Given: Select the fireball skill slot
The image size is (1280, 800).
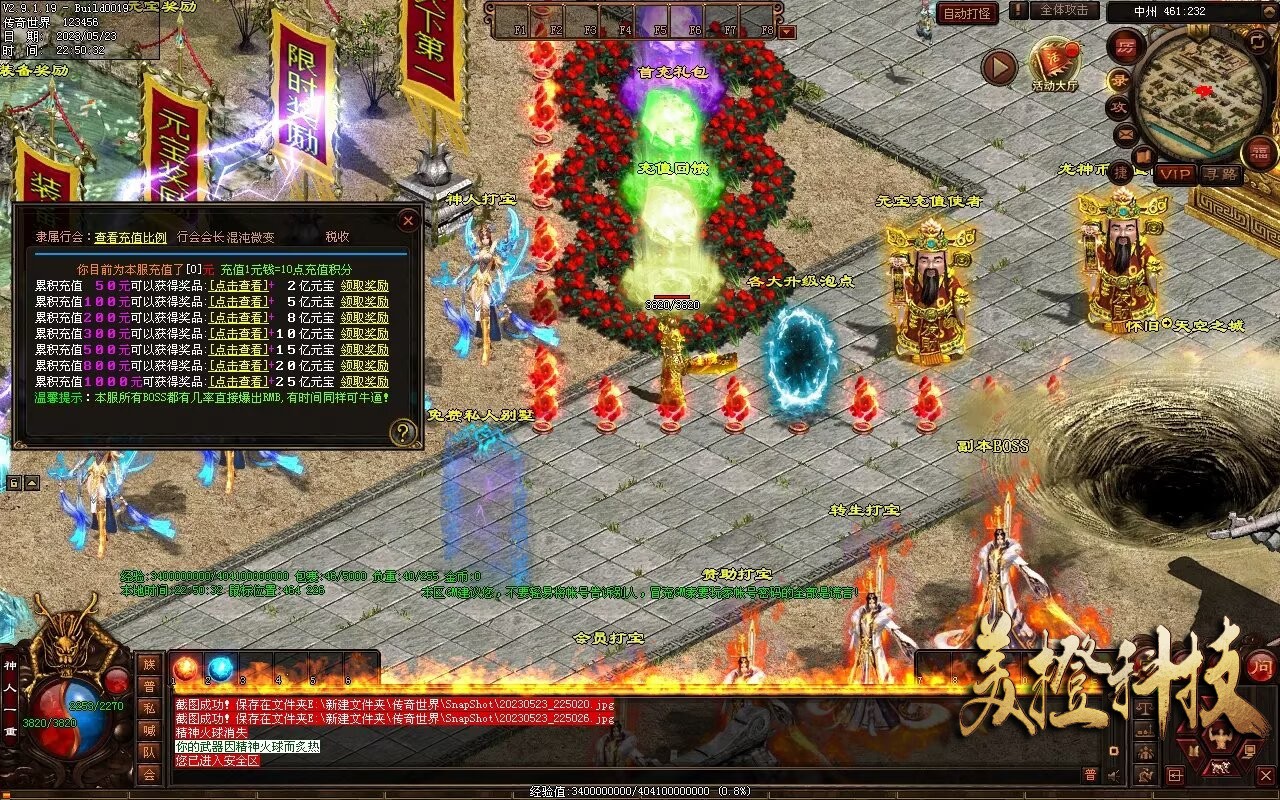Looking at the screenshot, I should click(186, 667).
